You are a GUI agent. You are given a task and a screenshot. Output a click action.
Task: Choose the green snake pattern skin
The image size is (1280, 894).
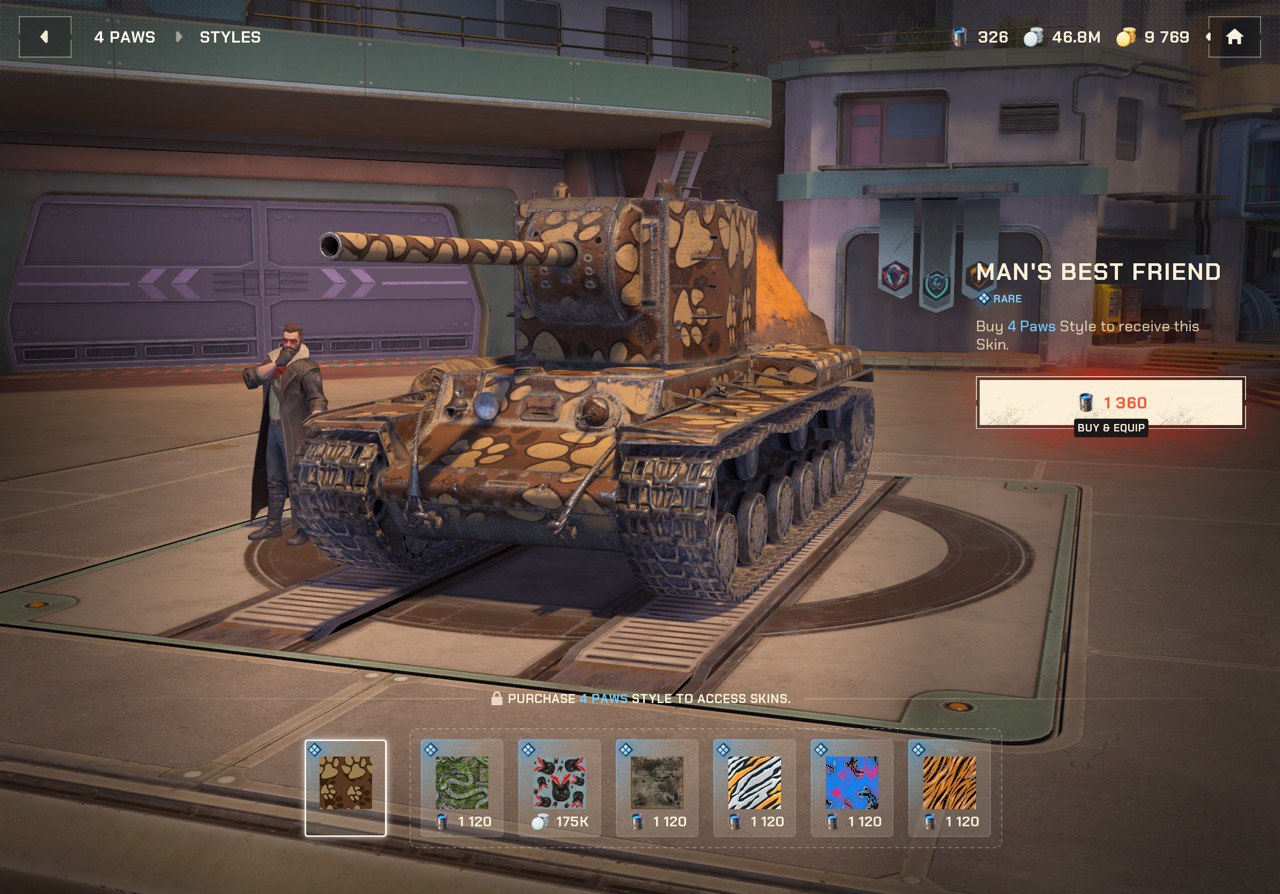[x=462, y=787]
